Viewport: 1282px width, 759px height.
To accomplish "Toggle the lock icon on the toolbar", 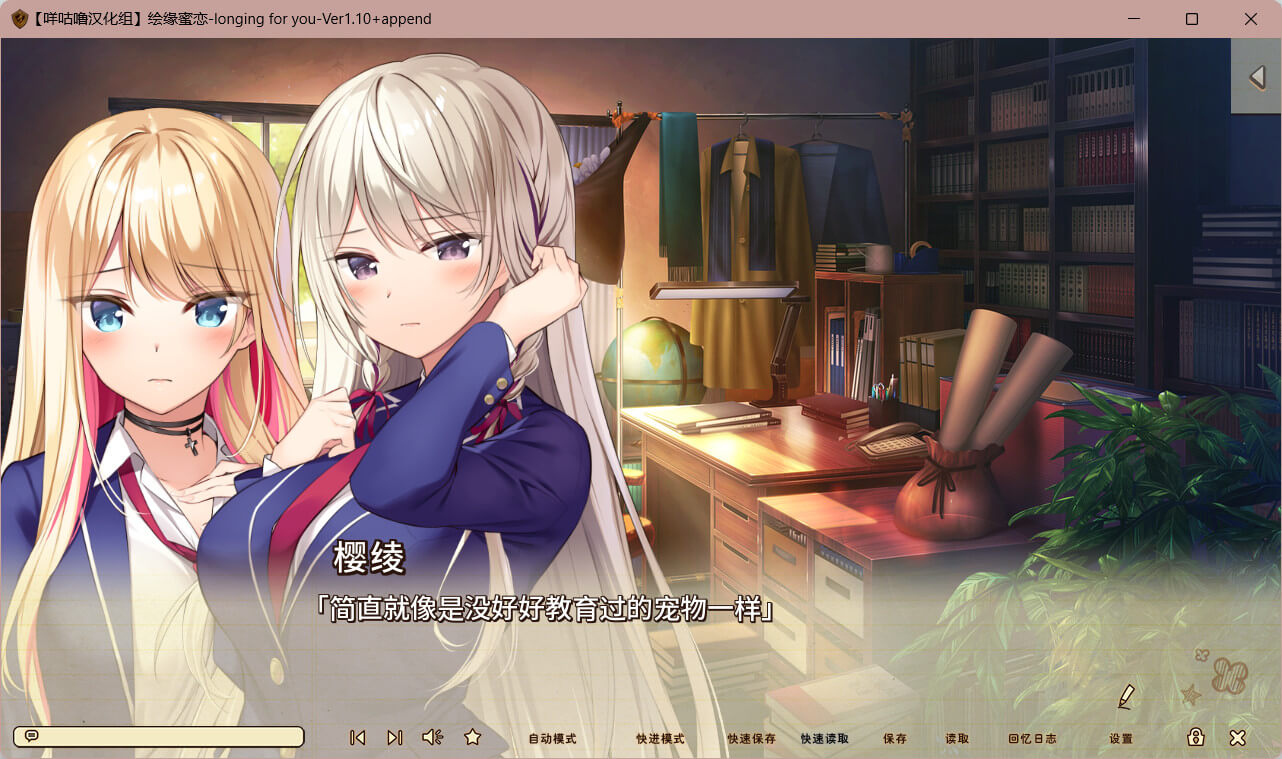I will (x=1195, y=737).
